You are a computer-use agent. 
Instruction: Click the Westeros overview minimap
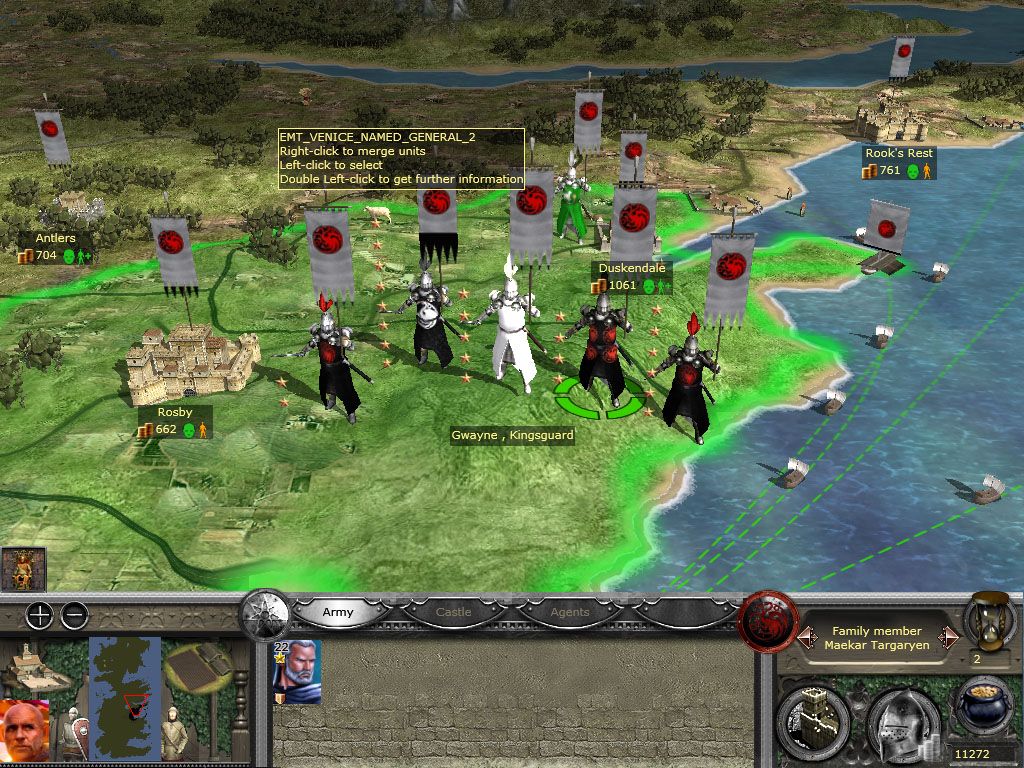pyautogui.click(x=124, y=686)
